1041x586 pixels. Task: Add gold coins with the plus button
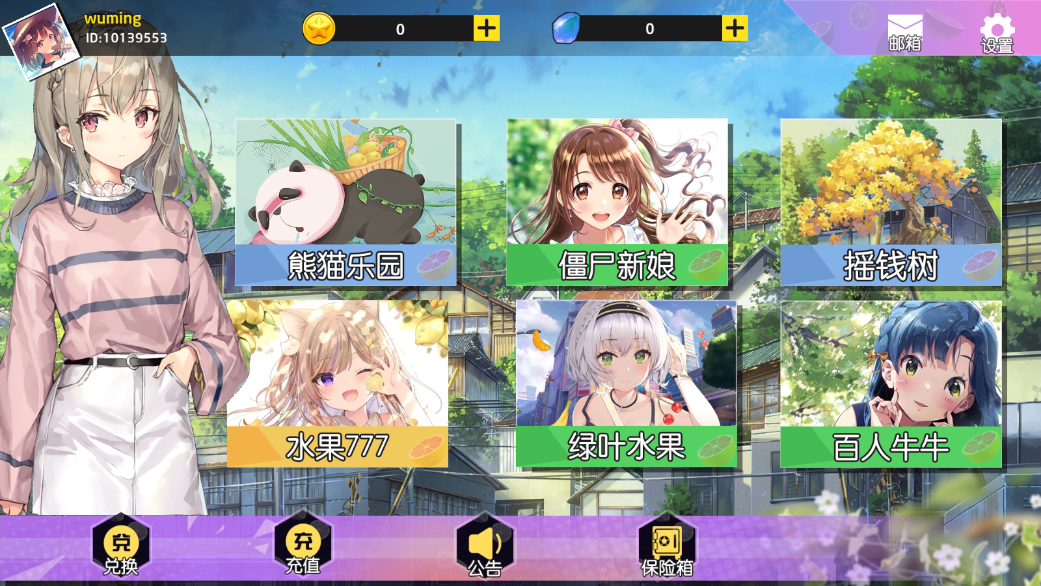pyautogui.click(x=486, y=28)
